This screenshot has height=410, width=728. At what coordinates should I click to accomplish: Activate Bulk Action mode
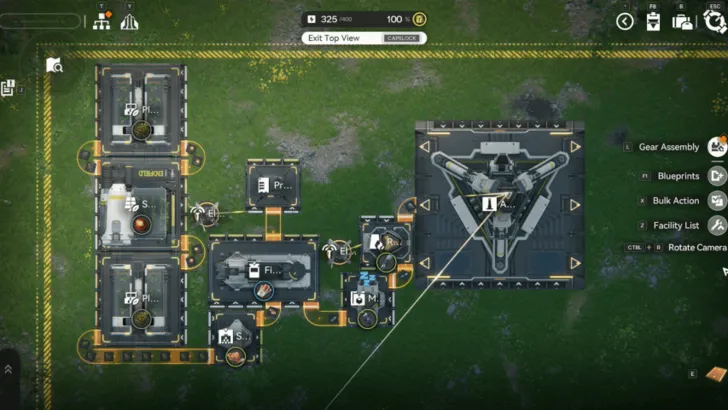(716, 200)
